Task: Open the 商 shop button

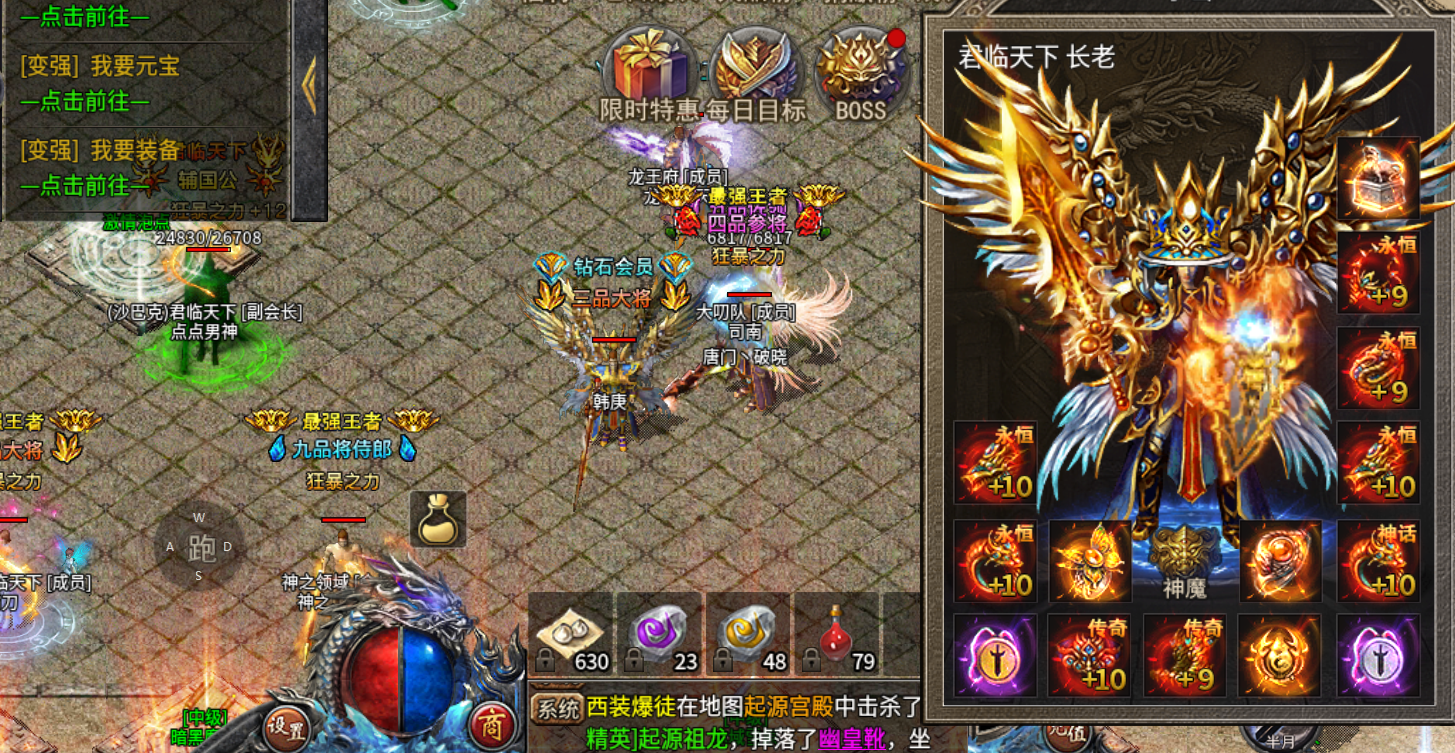Action: coord(490,725)
